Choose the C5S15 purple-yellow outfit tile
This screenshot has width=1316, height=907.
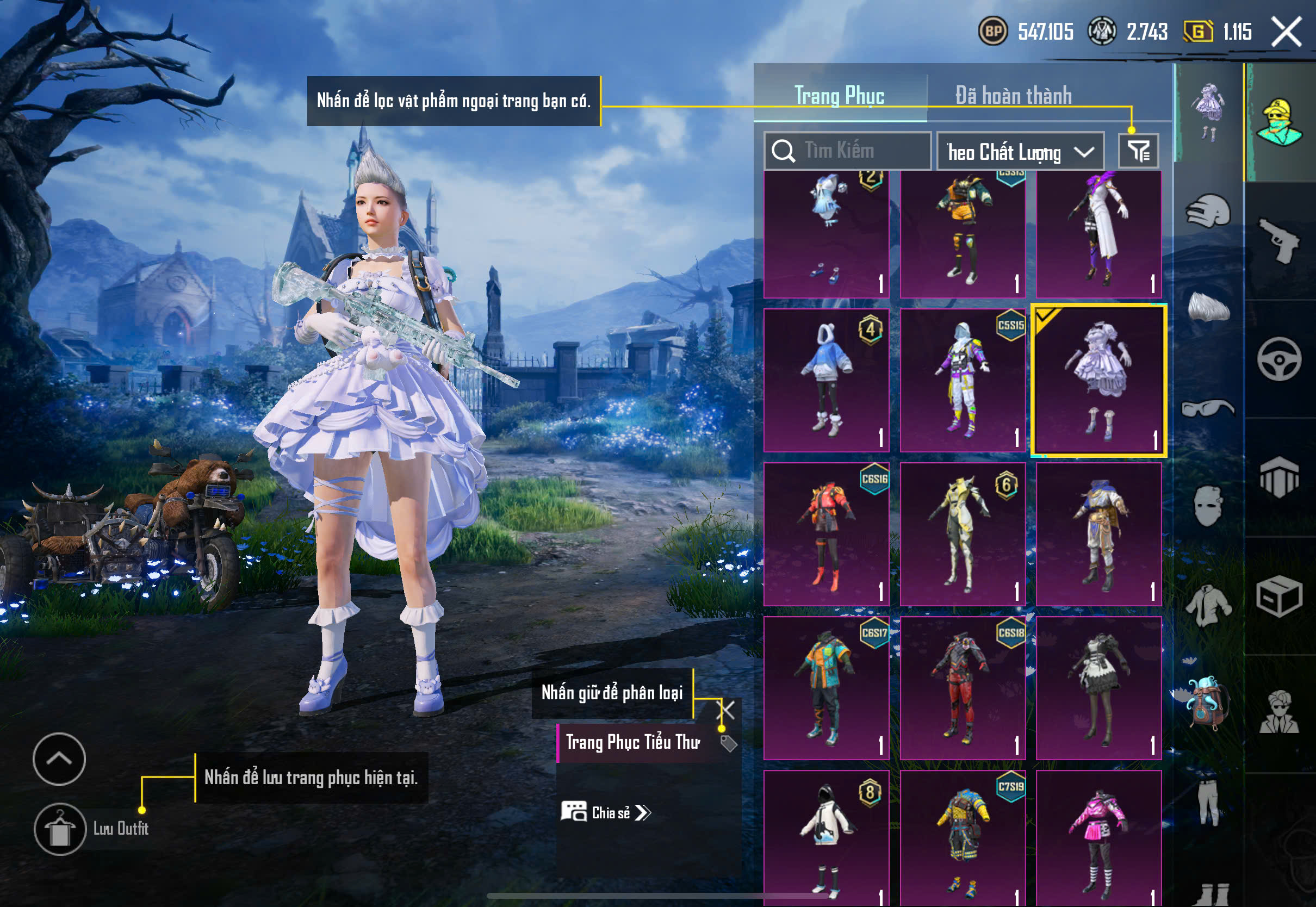963,380
